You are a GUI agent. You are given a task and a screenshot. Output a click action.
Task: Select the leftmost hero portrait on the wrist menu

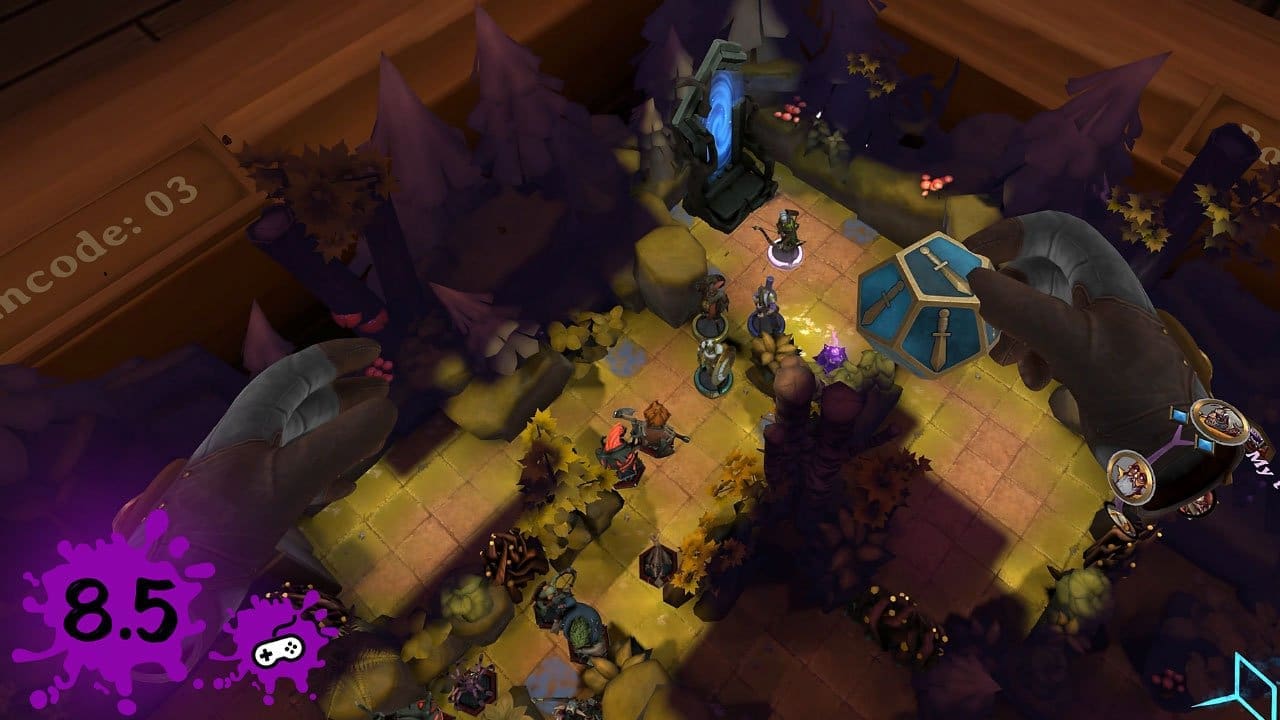[1132, 478]
